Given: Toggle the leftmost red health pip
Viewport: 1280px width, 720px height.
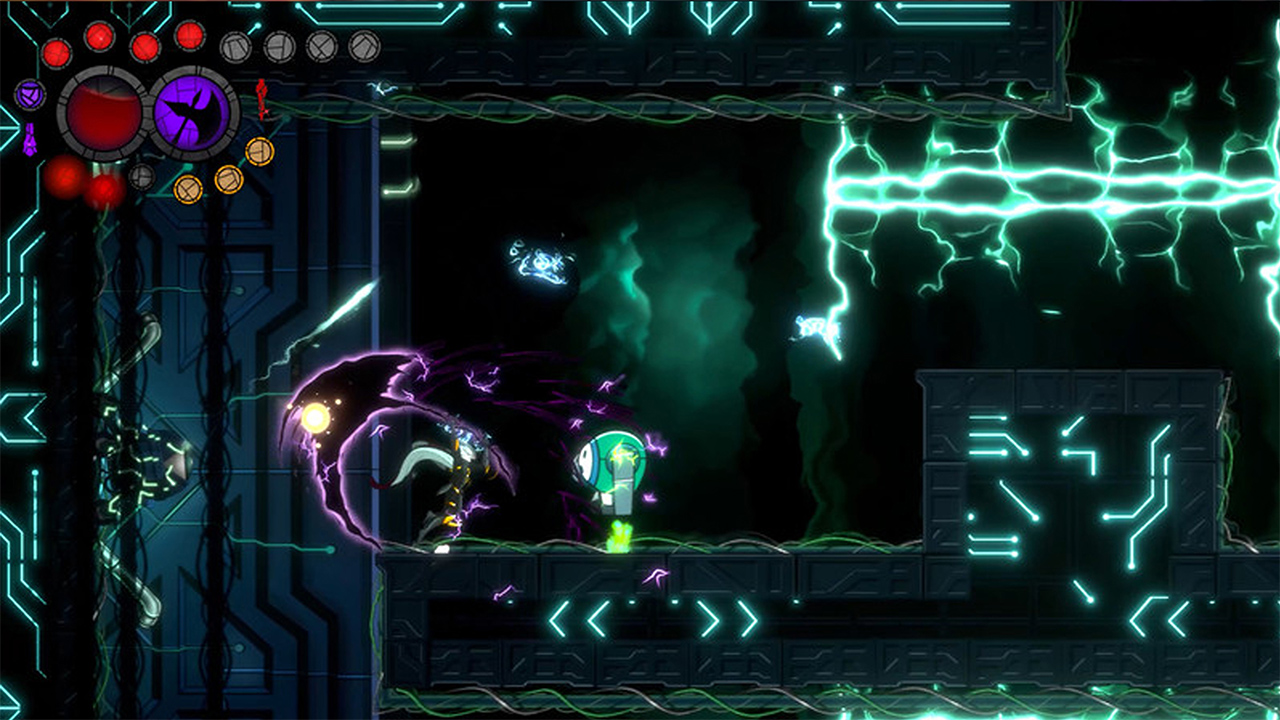Looking at the screenshot, I should coord(56,54).
